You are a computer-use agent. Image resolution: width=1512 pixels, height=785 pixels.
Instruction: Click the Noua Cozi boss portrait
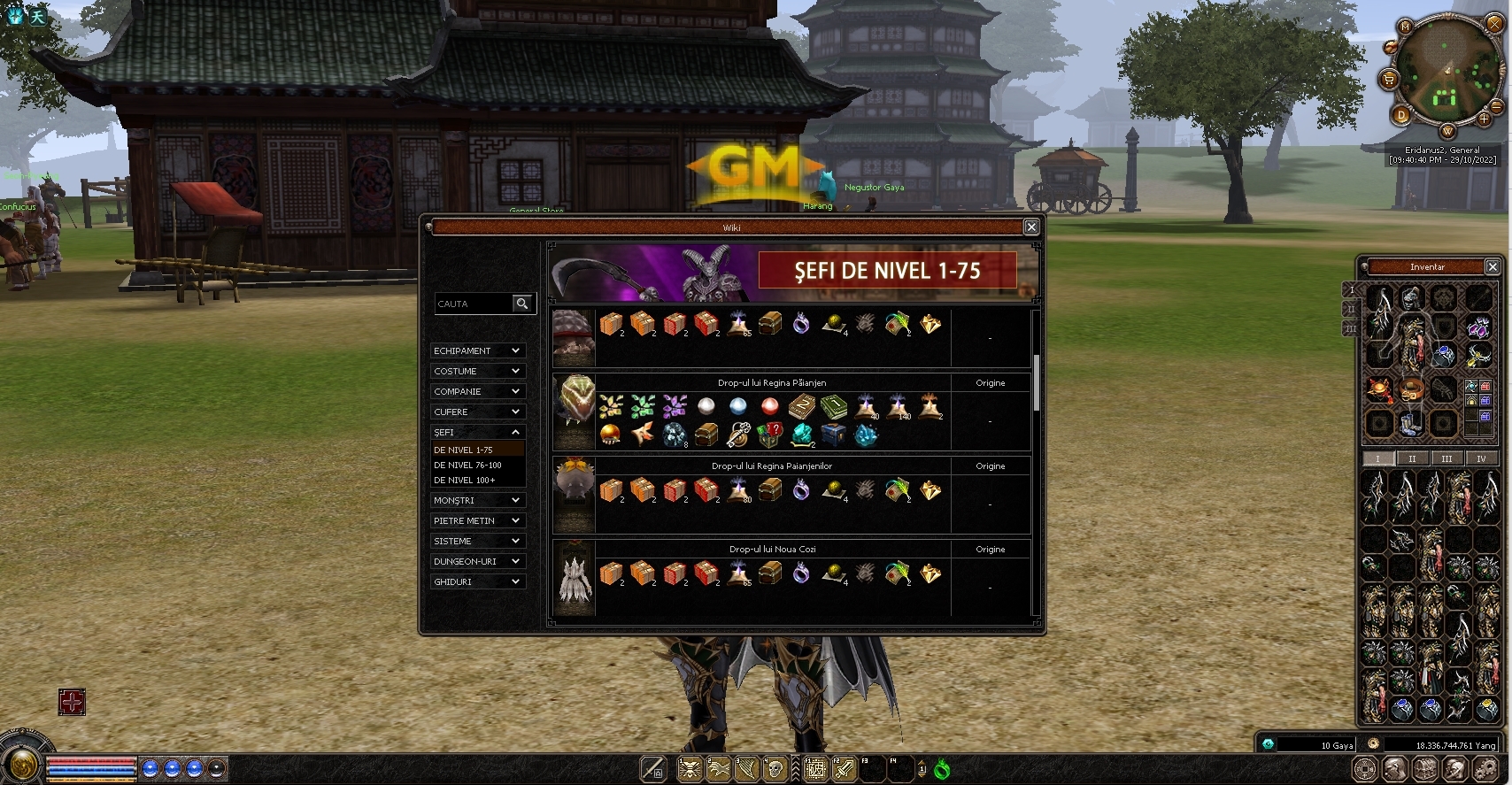574,578
